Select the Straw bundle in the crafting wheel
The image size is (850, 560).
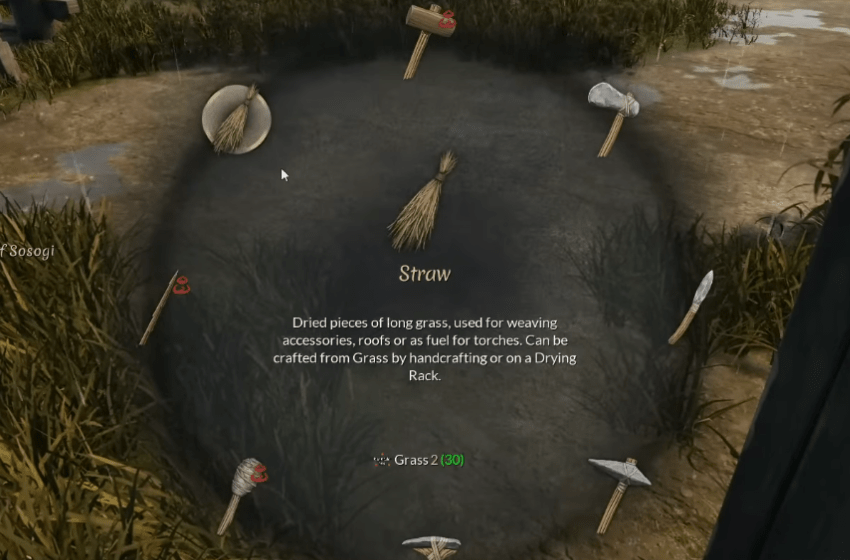pyautogui.click(x=236, y=119)
